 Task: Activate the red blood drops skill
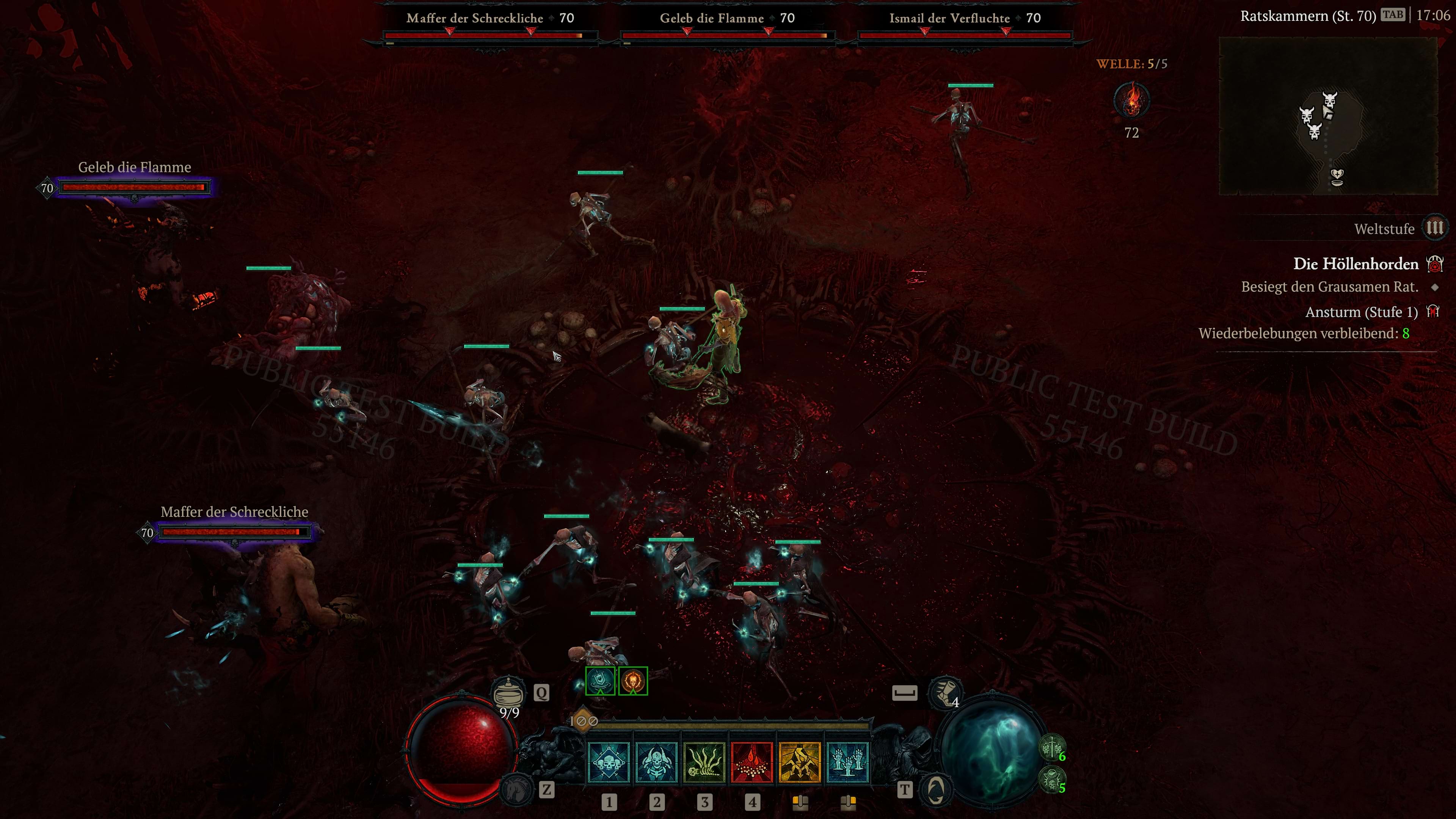point(752,763)
